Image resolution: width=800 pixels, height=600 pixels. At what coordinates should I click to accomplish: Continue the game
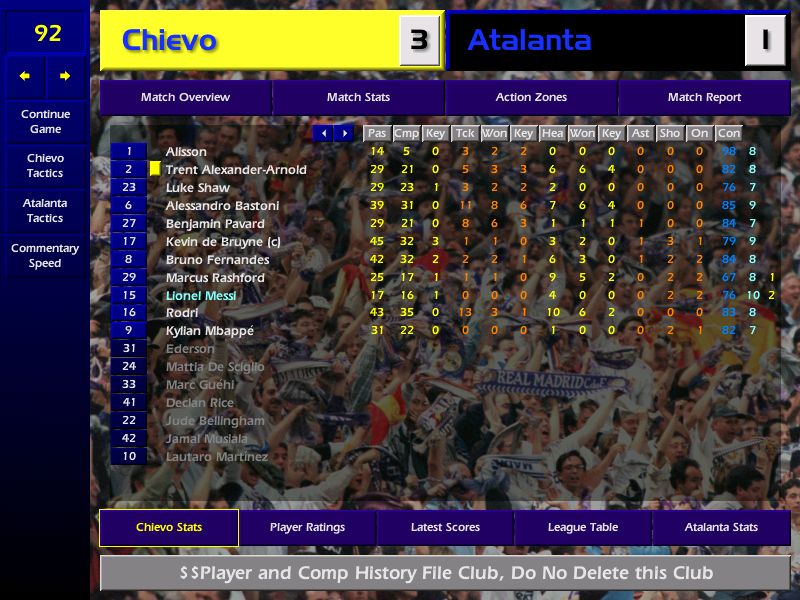[45, 121]
